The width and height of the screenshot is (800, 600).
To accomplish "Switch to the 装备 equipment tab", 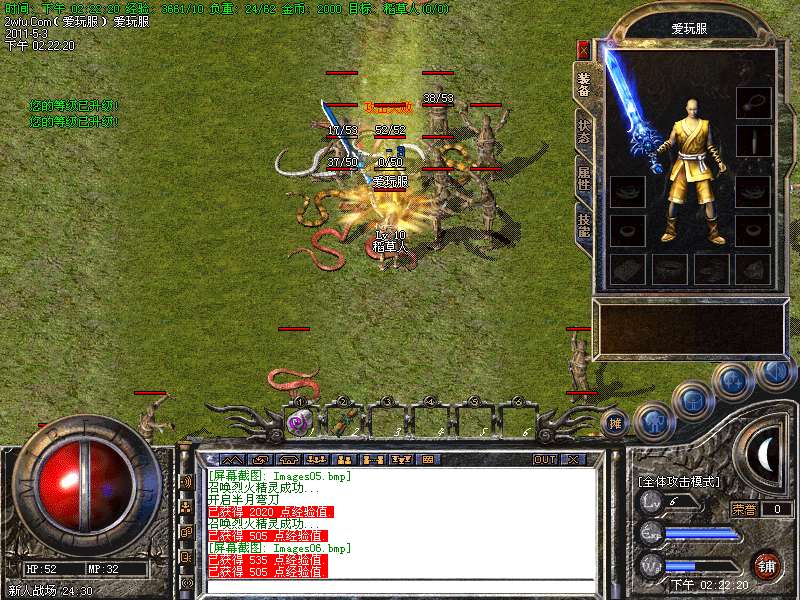I will click(584, 84).
